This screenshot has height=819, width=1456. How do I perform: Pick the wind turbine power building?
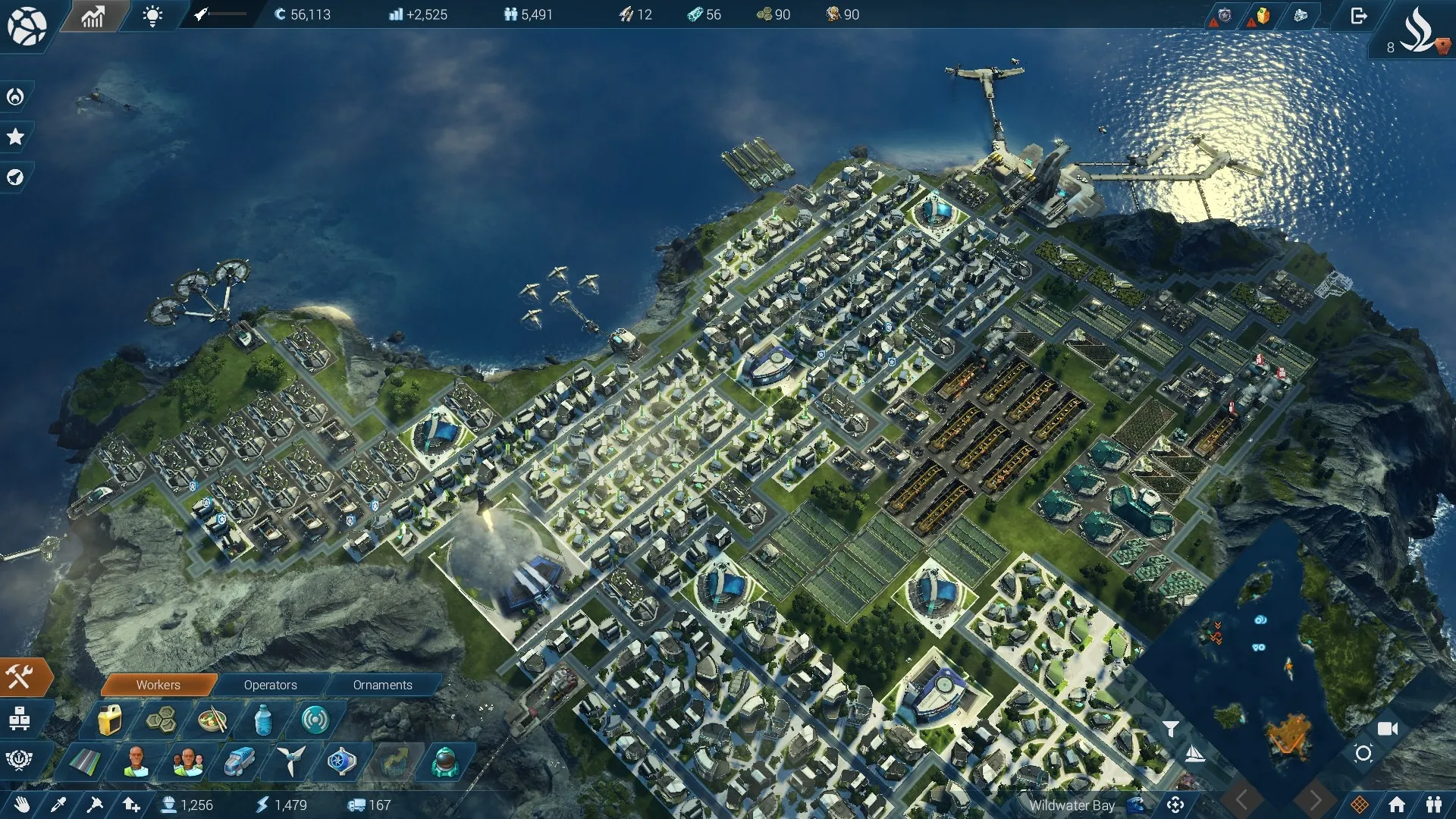coord(290,761)
